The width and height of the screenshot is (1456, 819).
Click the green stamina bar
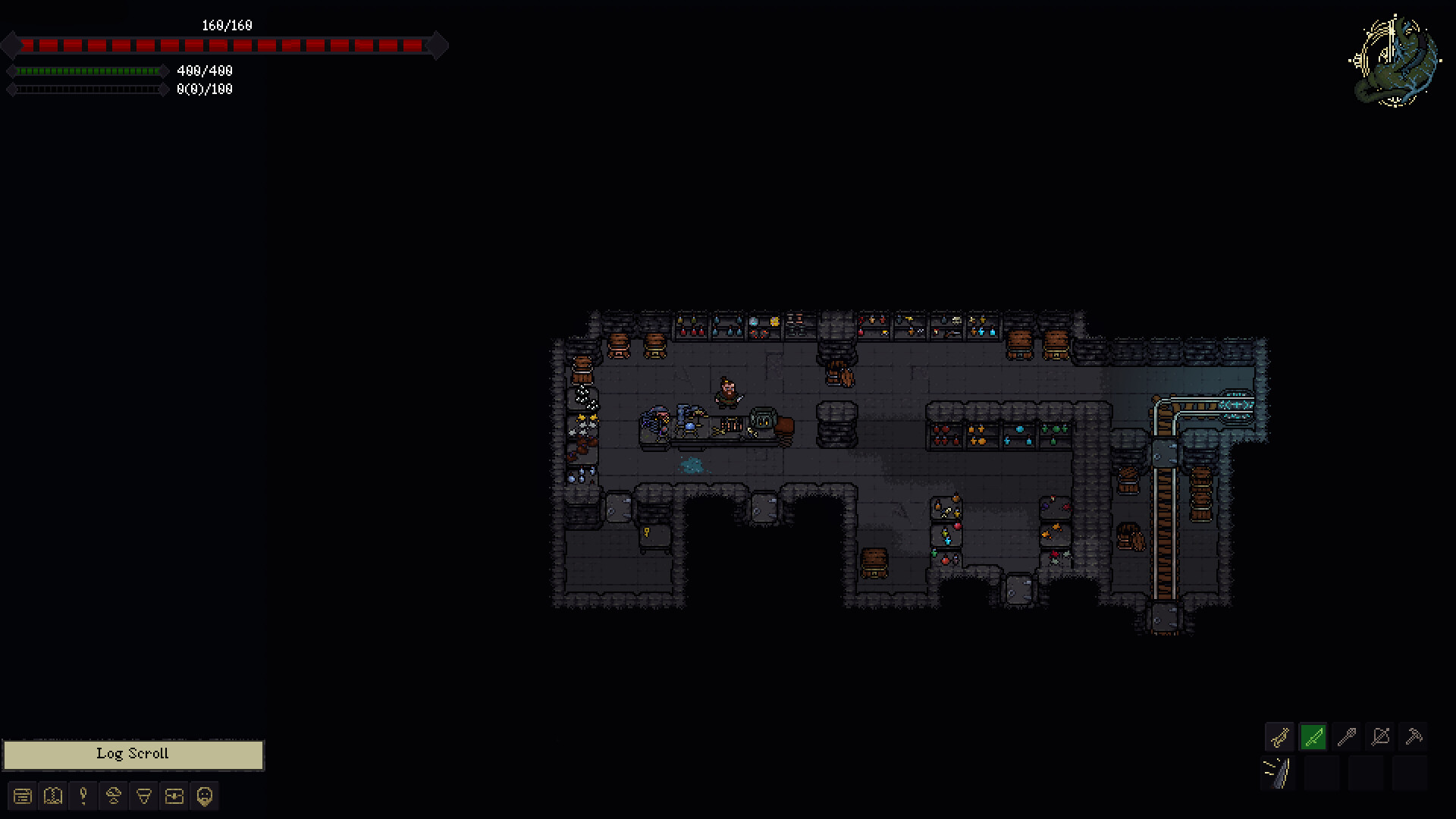point(87,72)
